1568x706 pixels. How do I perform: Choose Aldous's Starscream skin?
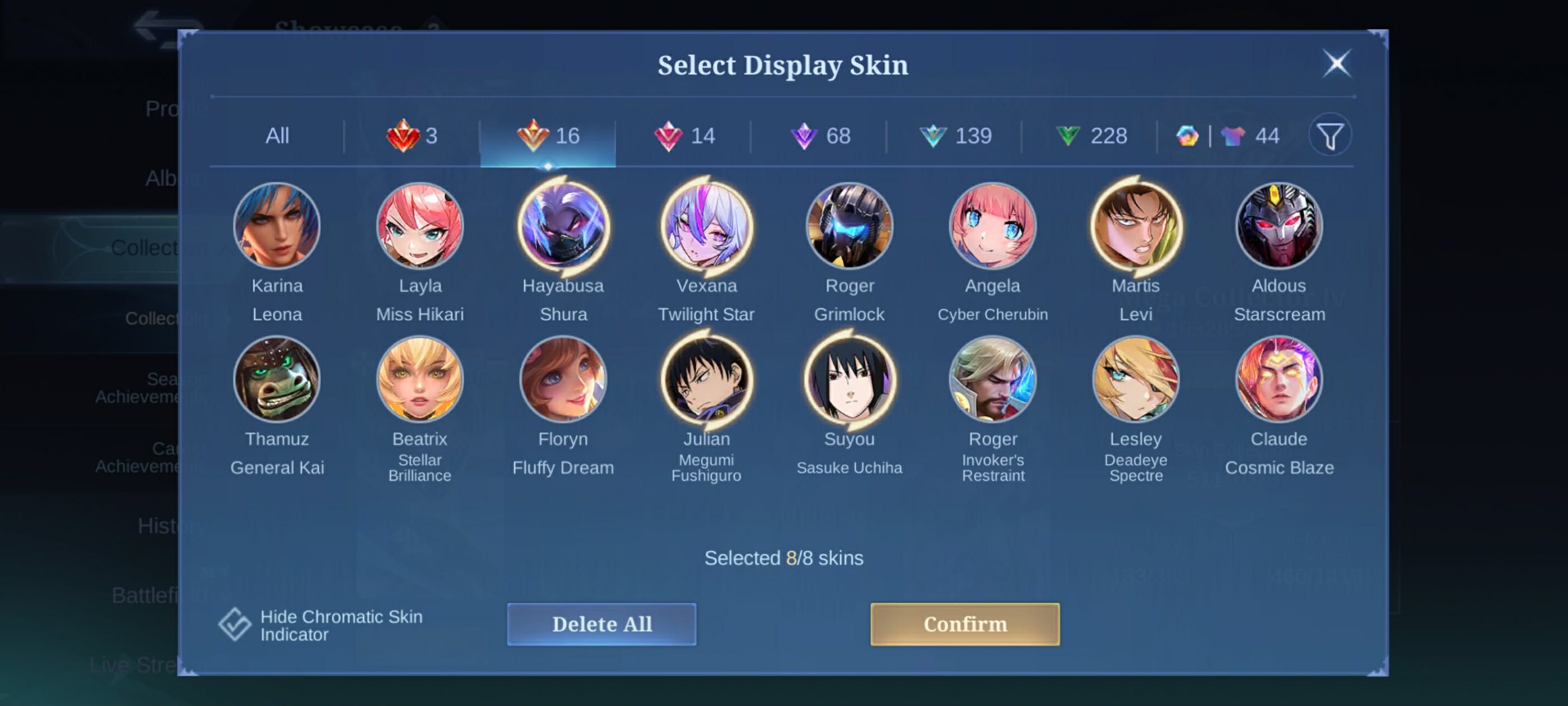tap(1278, 226)
